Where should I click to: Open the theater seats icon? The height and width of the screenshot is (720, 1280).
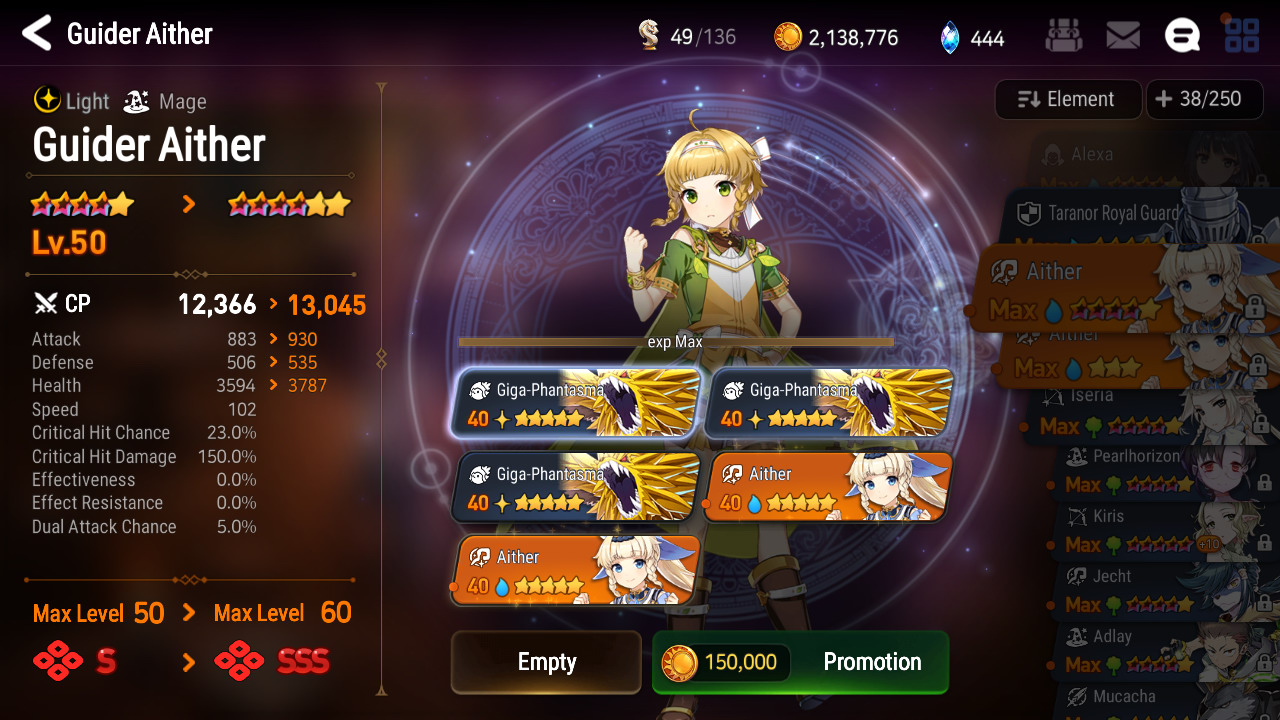[x=1063, y=37]
